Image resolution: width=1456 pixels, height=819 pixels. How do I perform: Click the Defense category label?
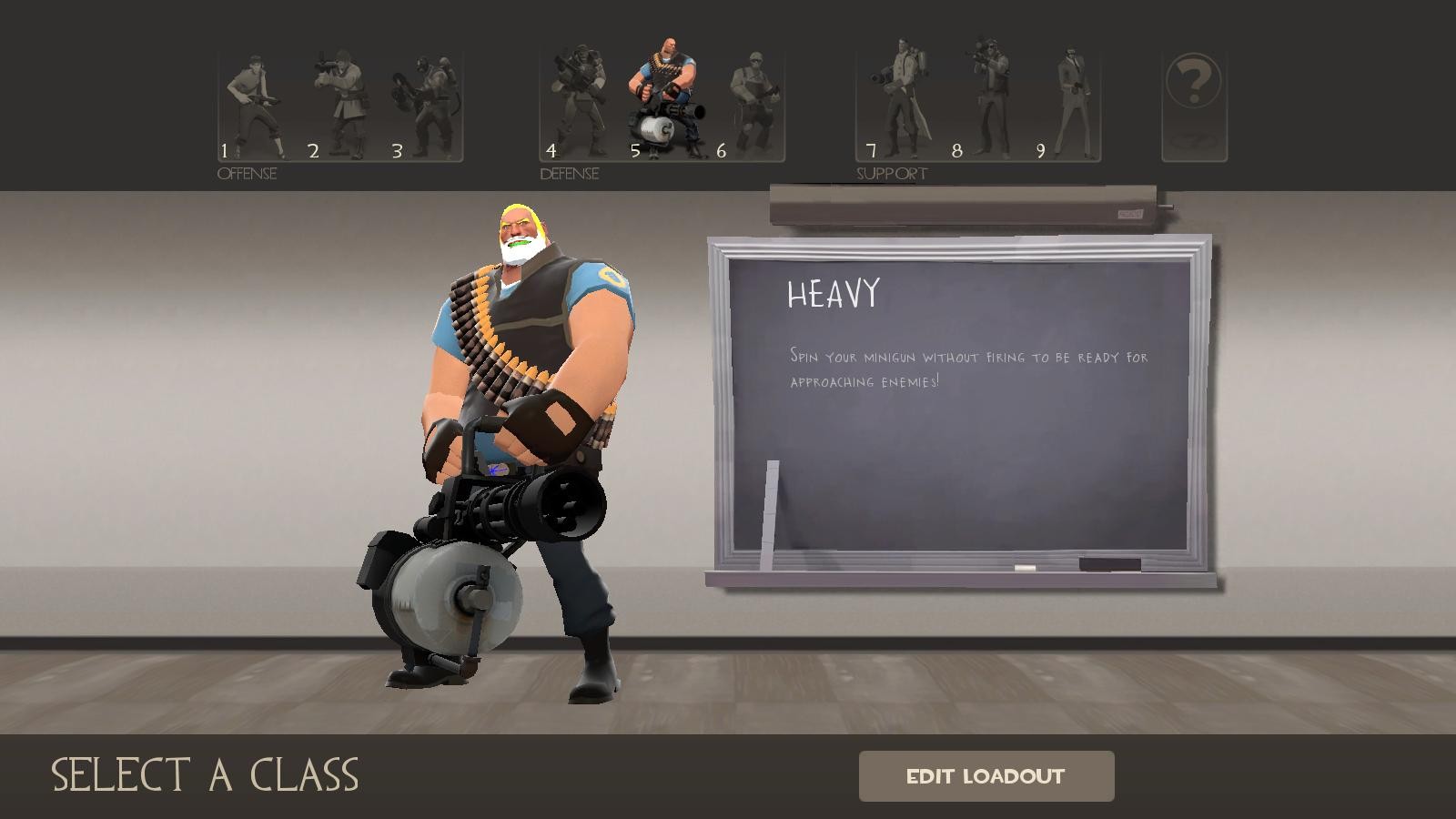(x=570, y=173)
